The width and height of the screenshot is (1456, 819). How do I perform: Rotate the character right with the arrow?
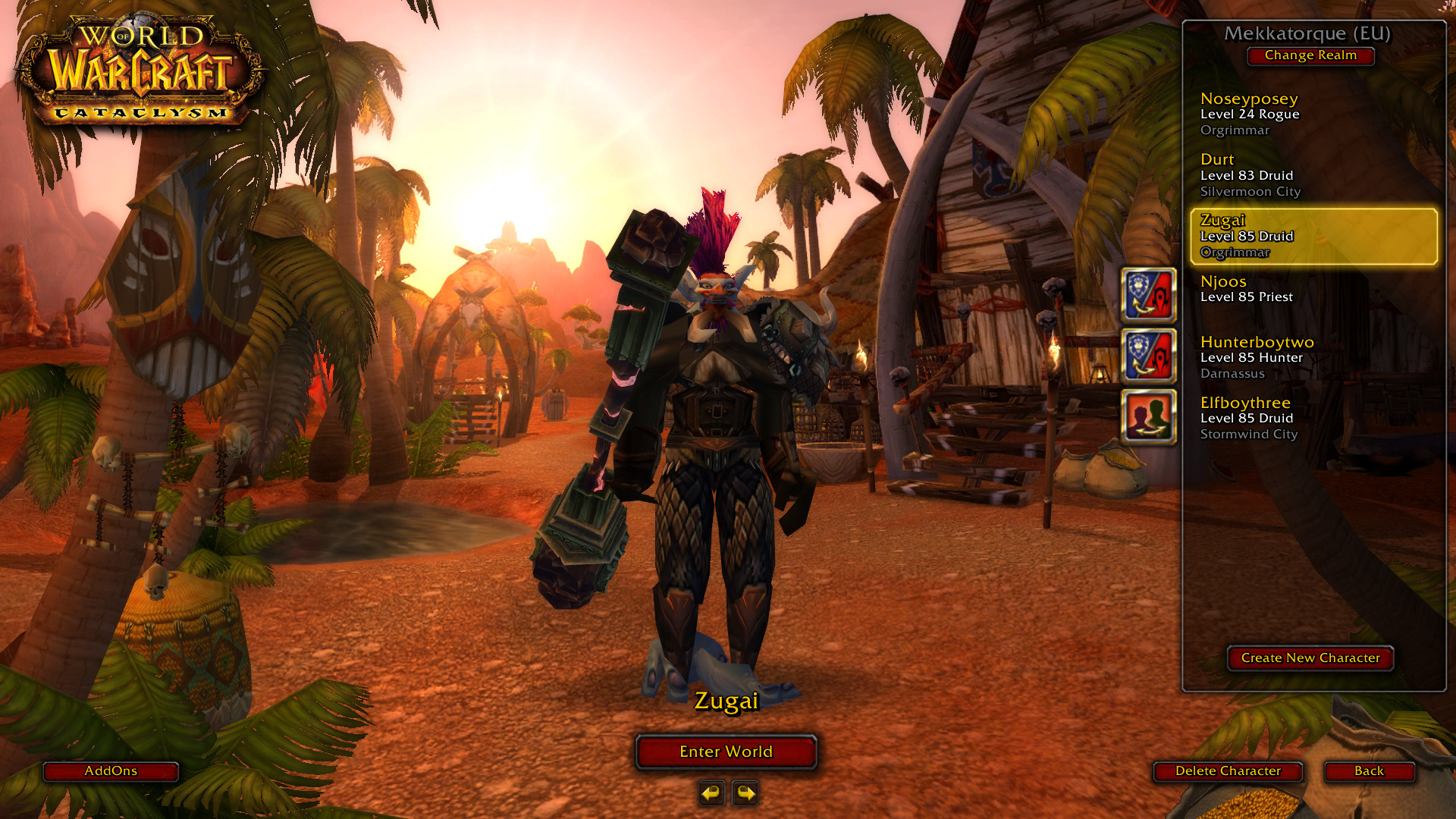pos(745,793)
